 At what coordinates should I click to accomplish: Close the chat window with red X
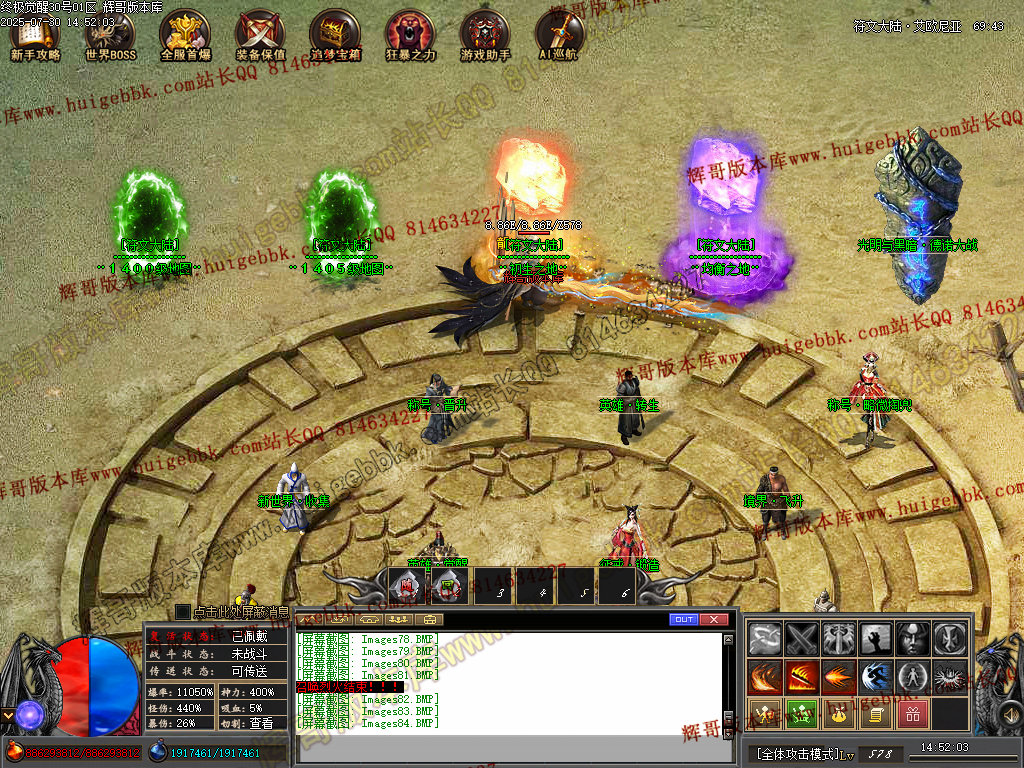(x=713, y=620)
